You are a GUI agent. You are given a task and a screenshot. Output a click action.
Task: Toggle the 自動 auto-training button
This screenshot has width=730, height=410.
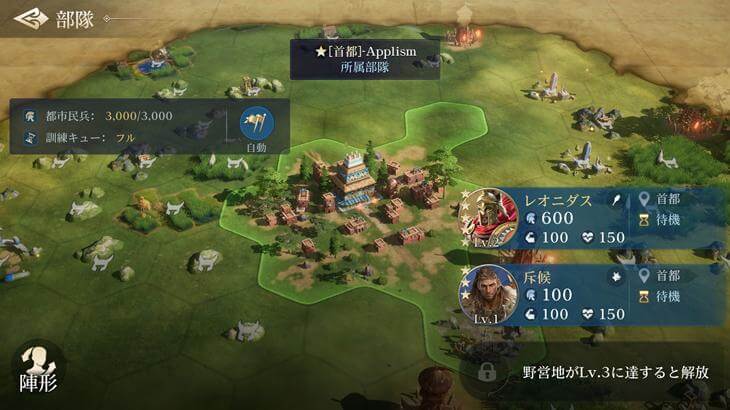[257, 124]
